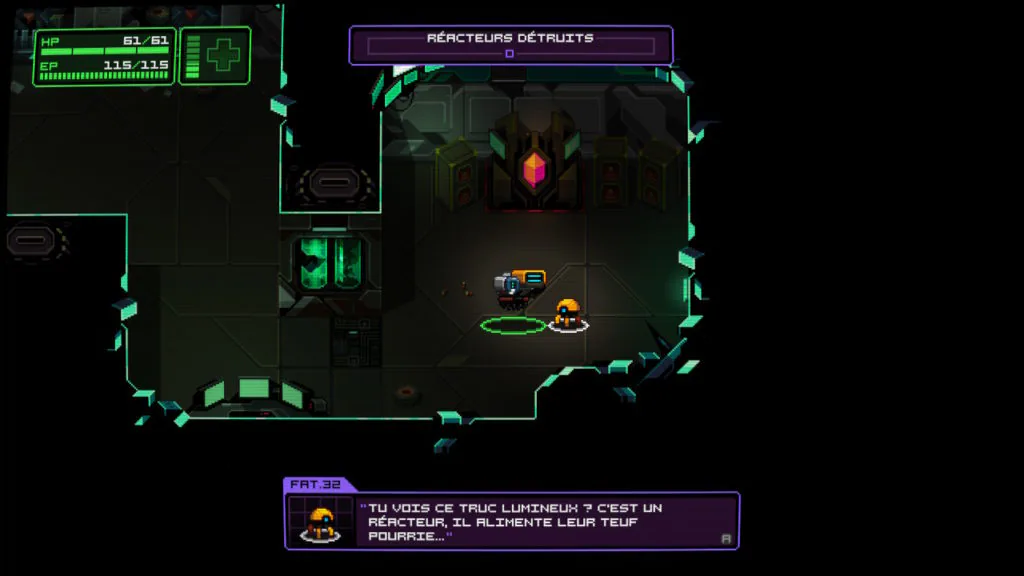The height and width of the screenshot is (576, 1024).
Task: Click the FAT.32 robot portrait
Action: coord(320,521)
